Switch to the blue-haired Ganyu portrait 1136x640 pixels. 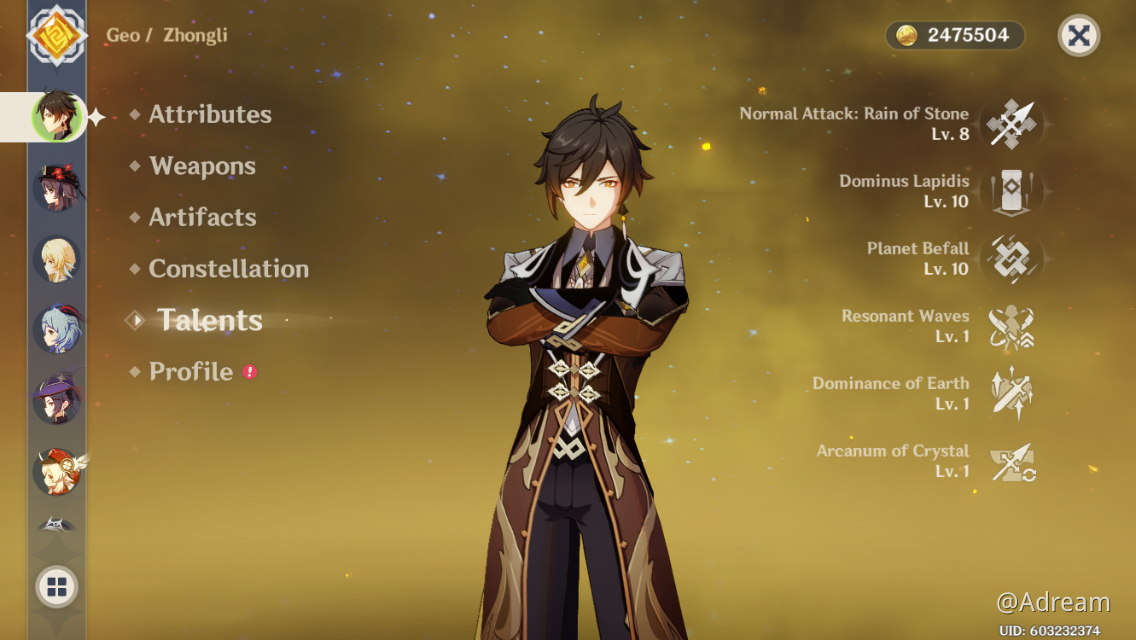(57, 329)
